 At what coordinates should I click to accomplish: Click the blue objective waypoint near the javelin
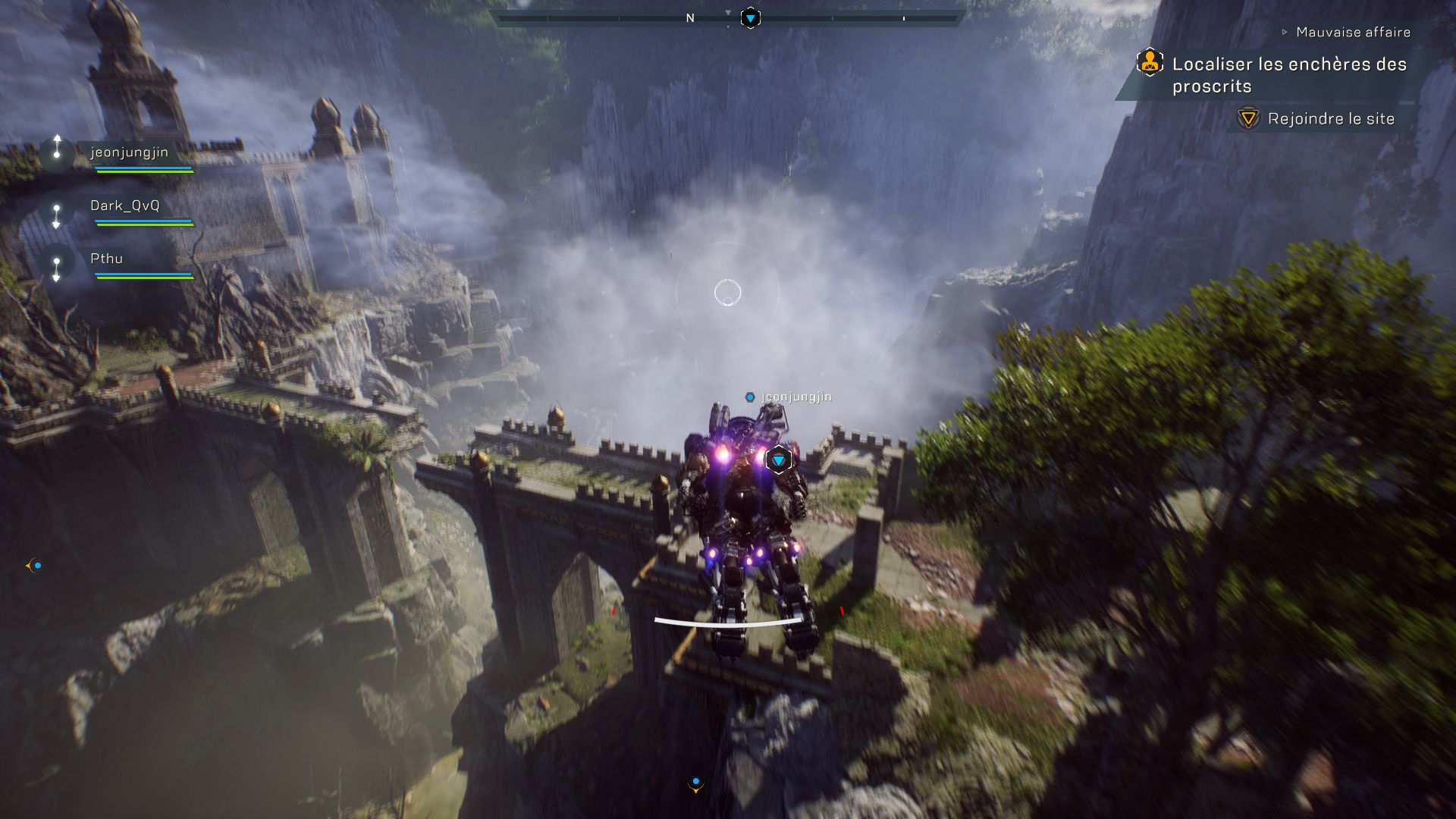tap(778, 460)
